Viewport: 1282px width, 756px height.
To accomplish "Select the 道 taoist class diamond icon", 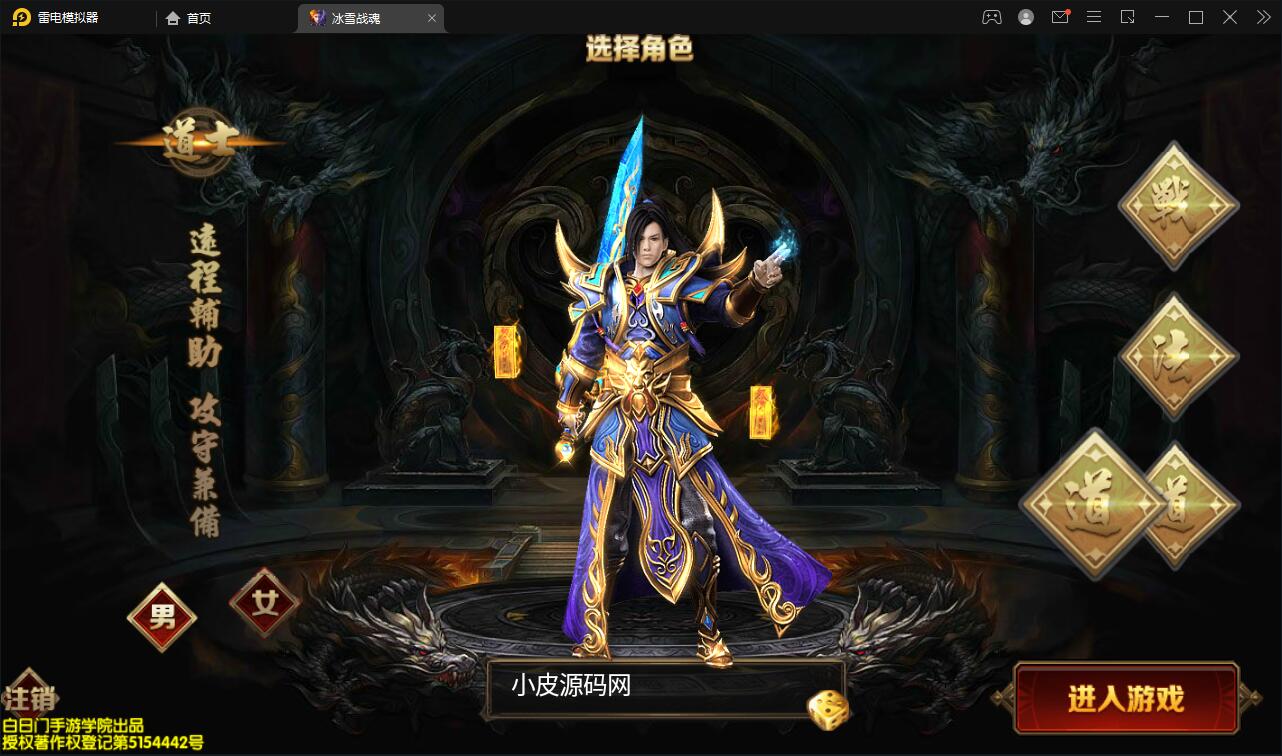I will [1093, 505].
